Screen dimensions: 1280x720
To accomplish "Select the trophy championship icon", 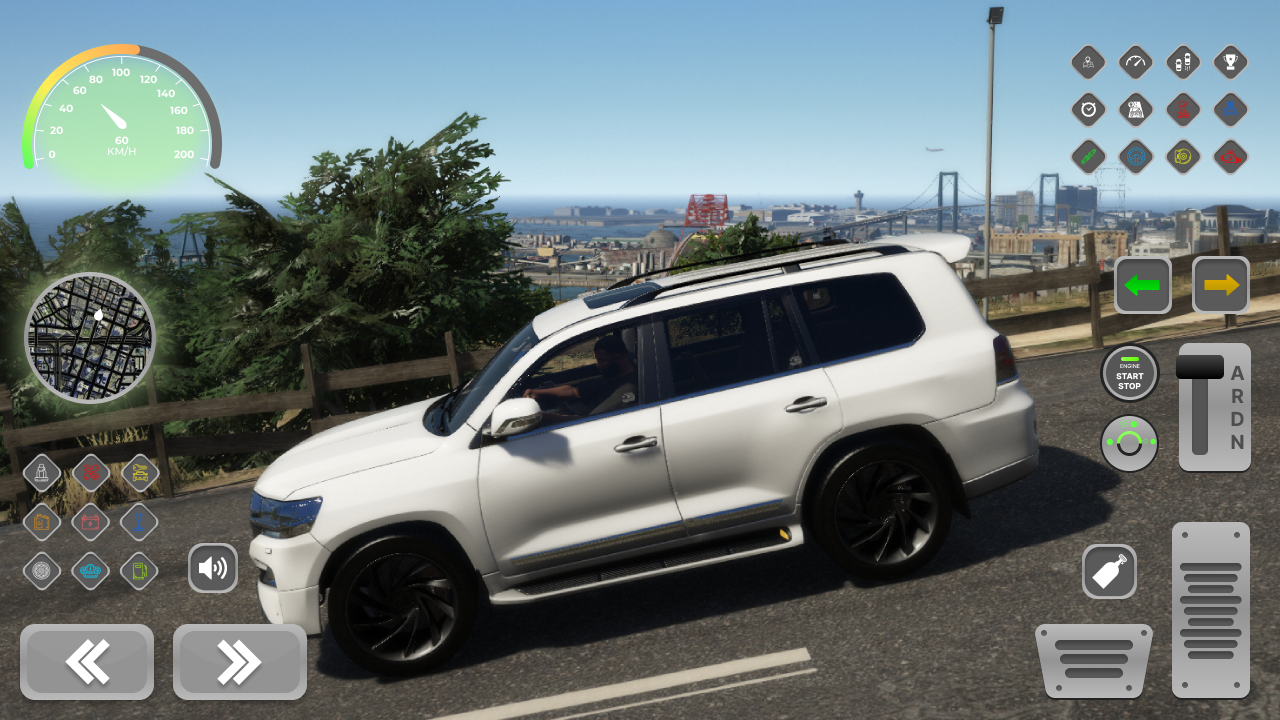I will 1230,62.
